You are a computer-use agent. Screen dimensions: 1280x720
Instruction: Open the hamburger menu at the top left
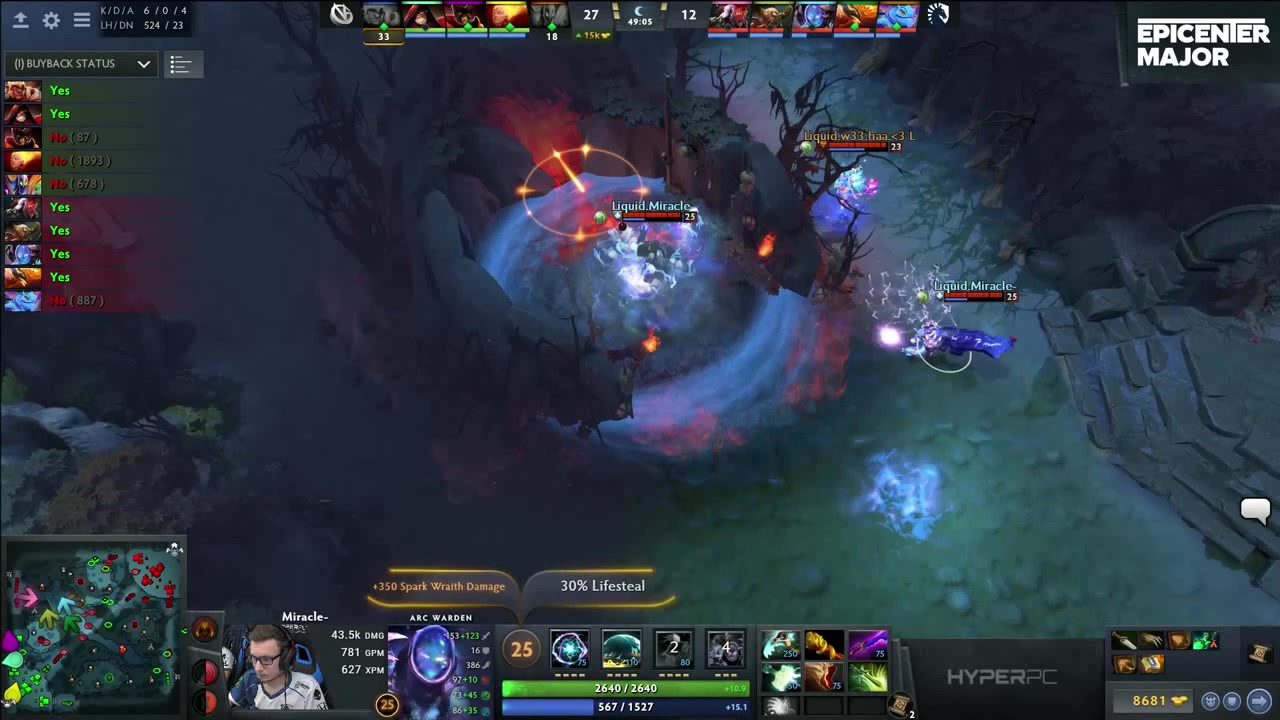(x=82, y=20)
